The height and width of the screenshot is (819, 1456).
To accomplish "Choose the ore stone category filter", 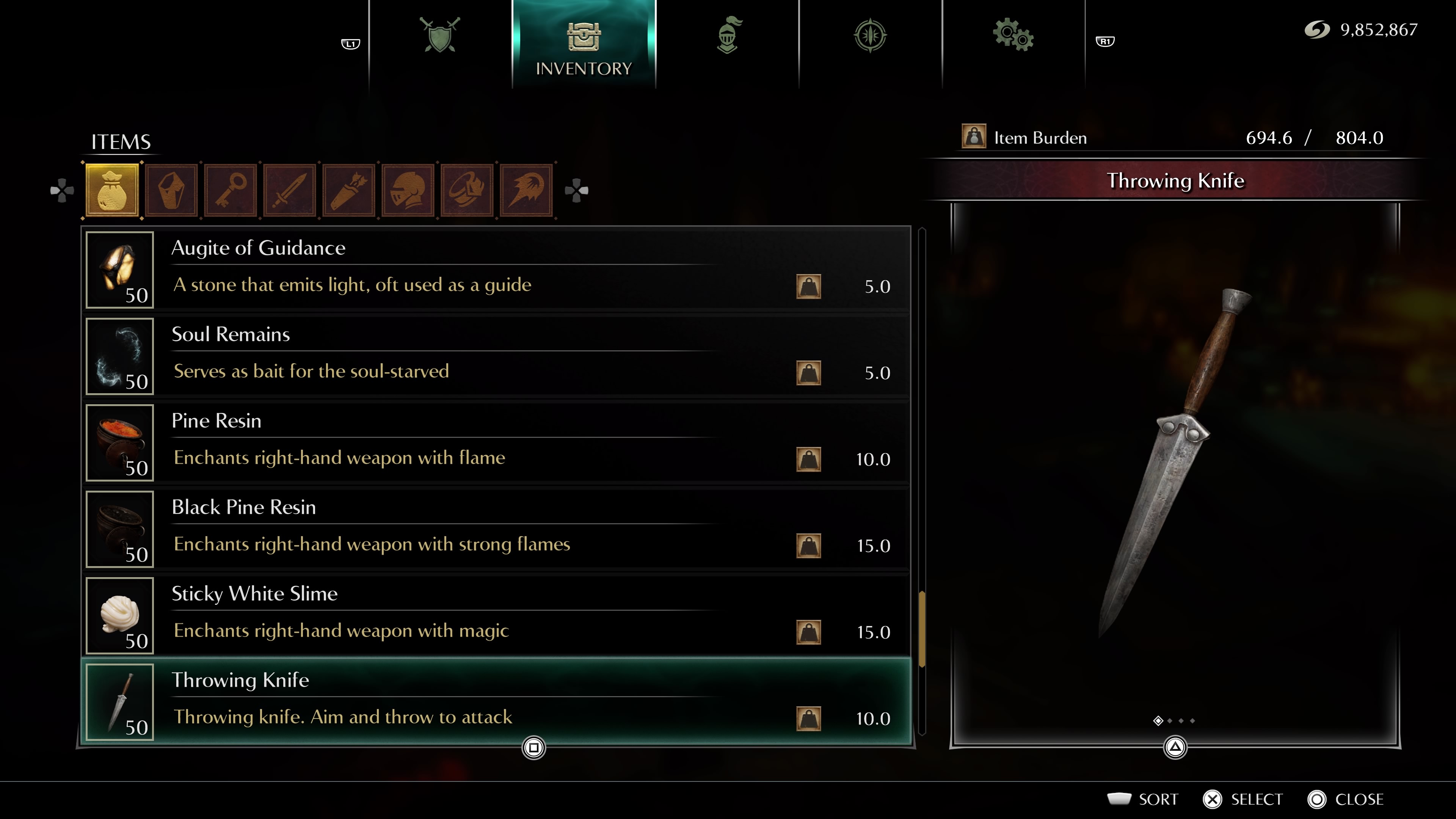I will point(171,190).
